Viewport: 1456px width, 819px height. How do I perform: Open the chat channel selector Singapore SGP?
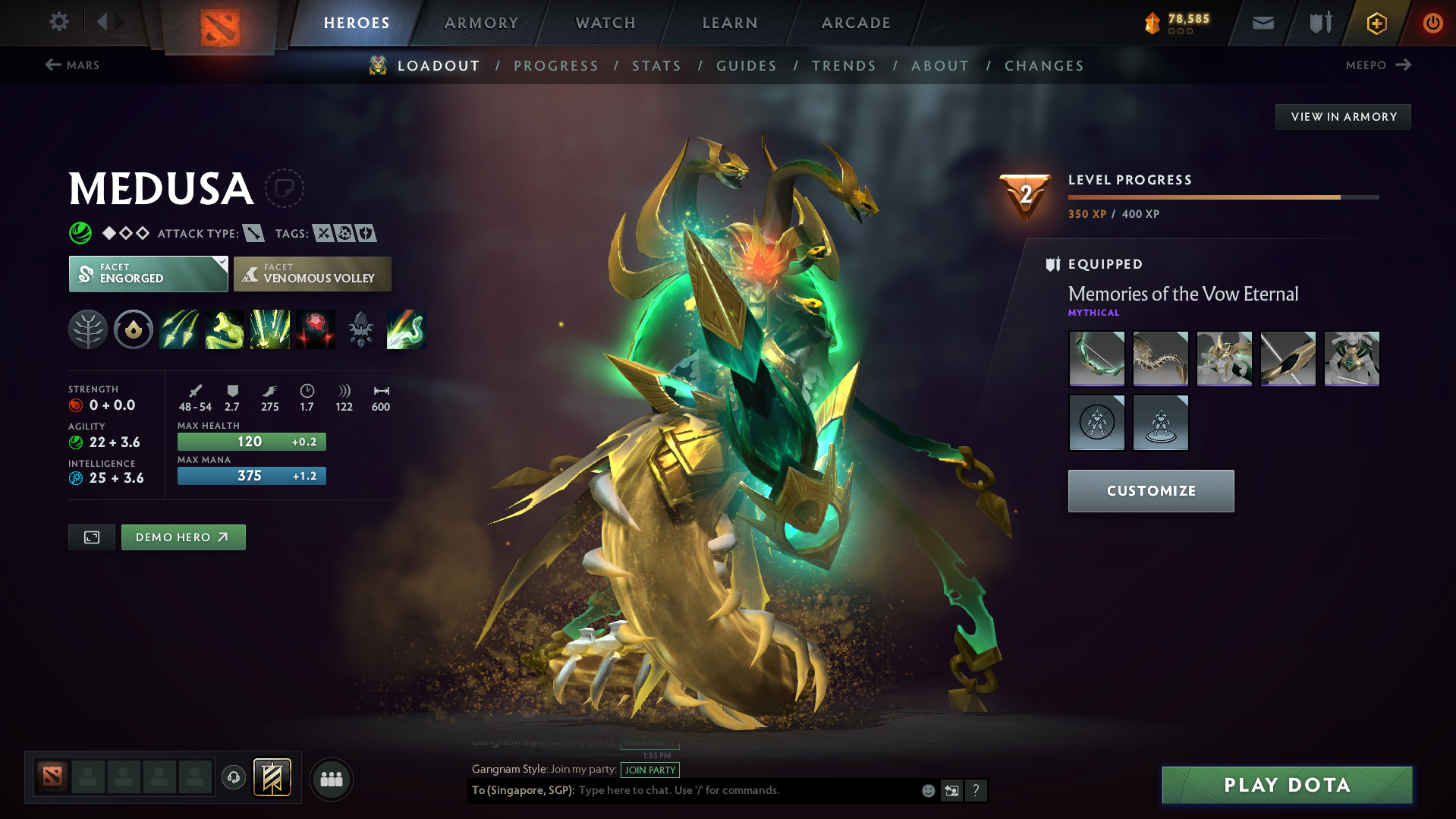[x=522, y=790]
